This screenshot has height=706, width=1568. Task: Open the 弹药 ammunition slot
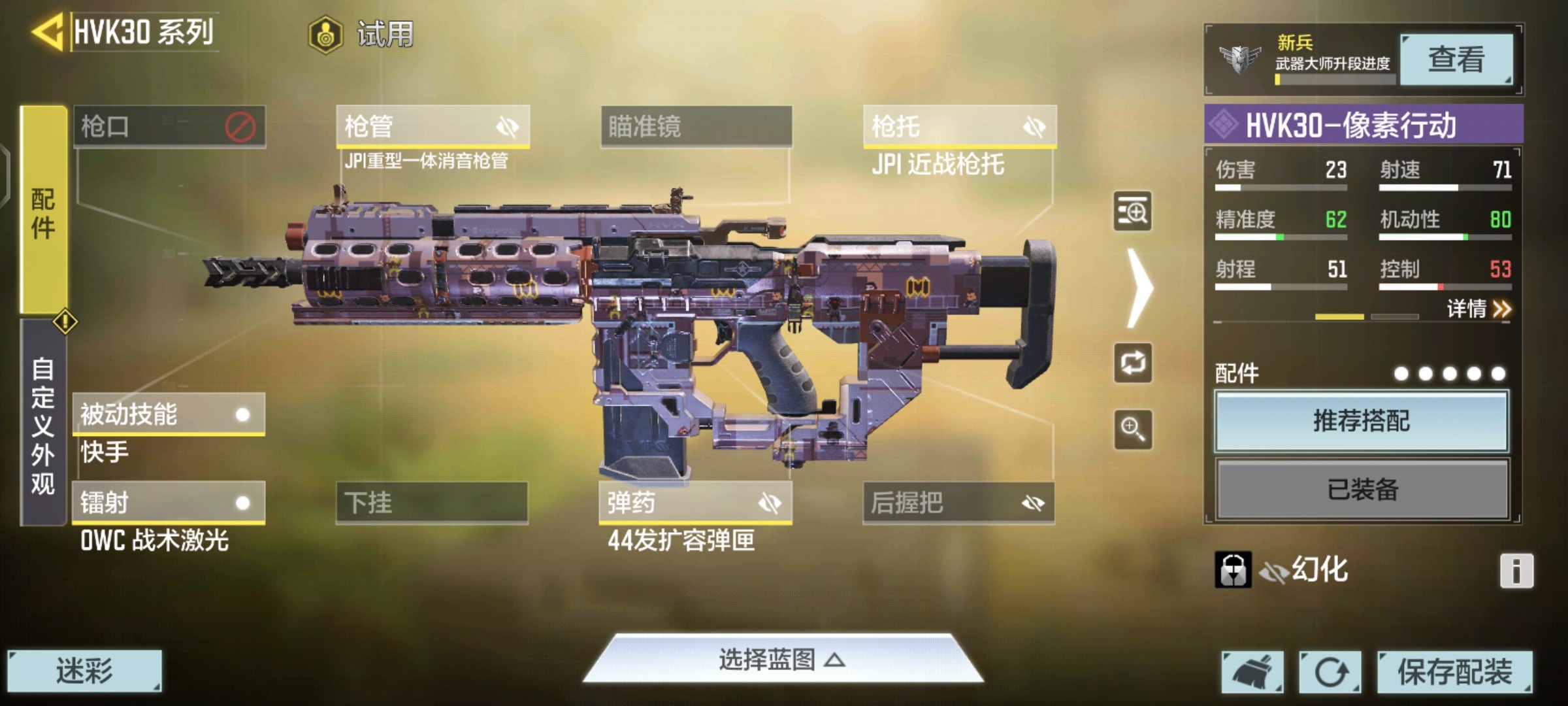coord(695,503)
